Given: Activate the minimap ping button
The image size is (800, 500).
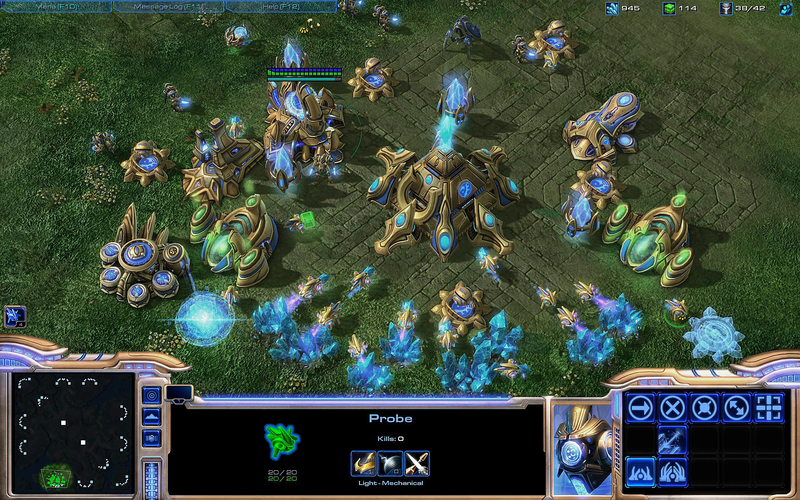Looking at the screenshot, I should click(x=152, y=393).
